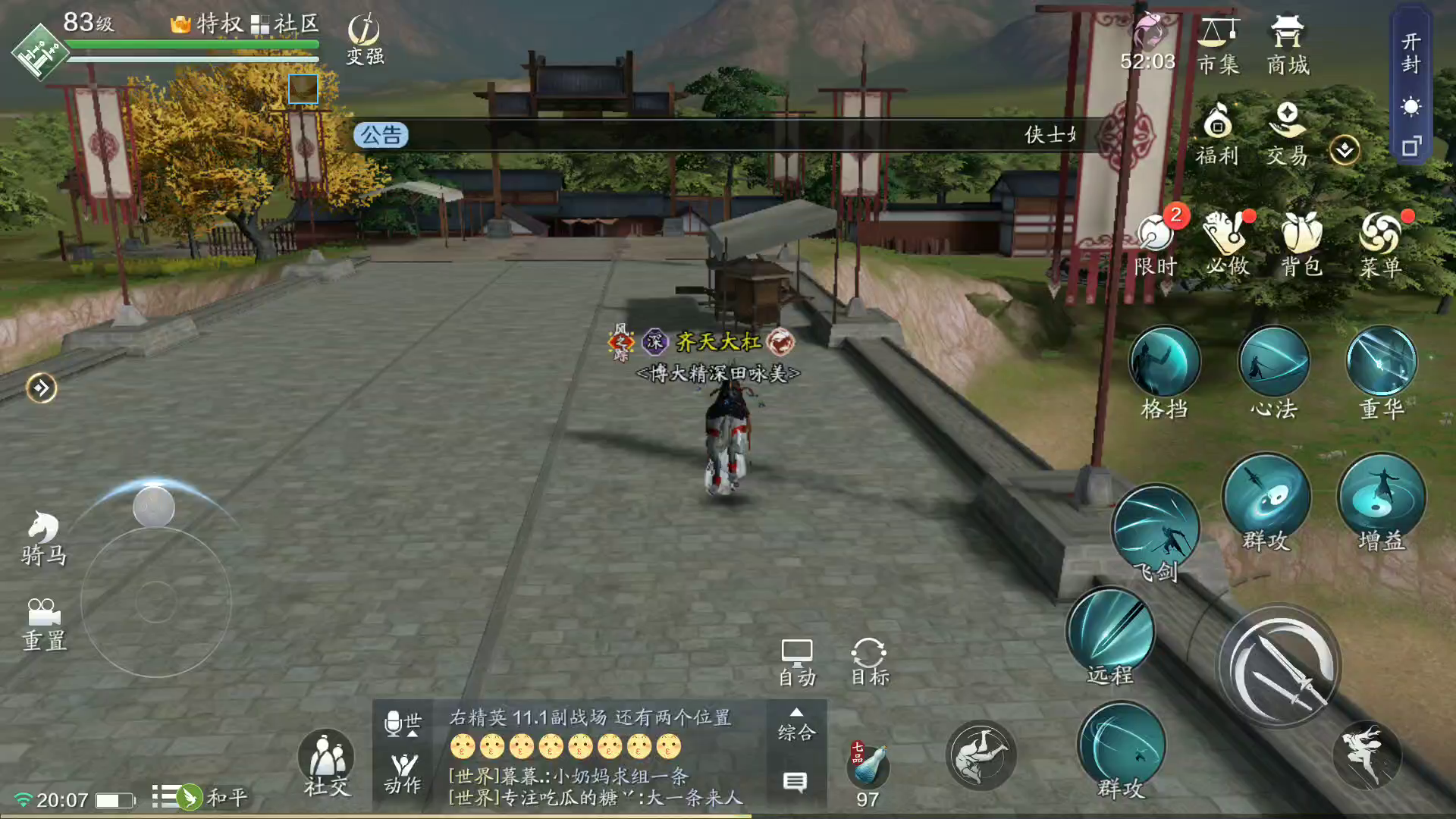The image size is (1456, 819).
Task: Switch target with the 目标 button
Action: point(869,662)
